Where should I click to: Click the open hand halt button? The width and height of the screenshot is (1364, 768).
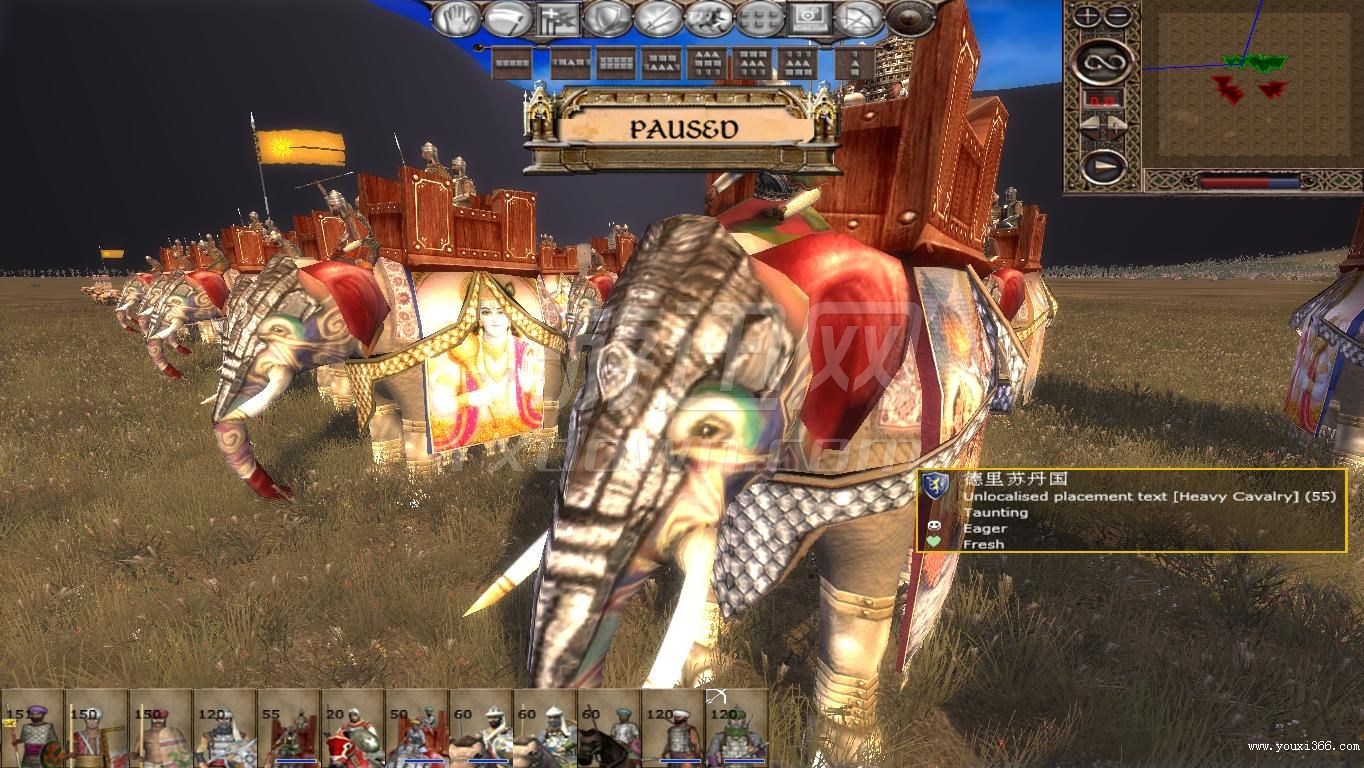(457, 18)
